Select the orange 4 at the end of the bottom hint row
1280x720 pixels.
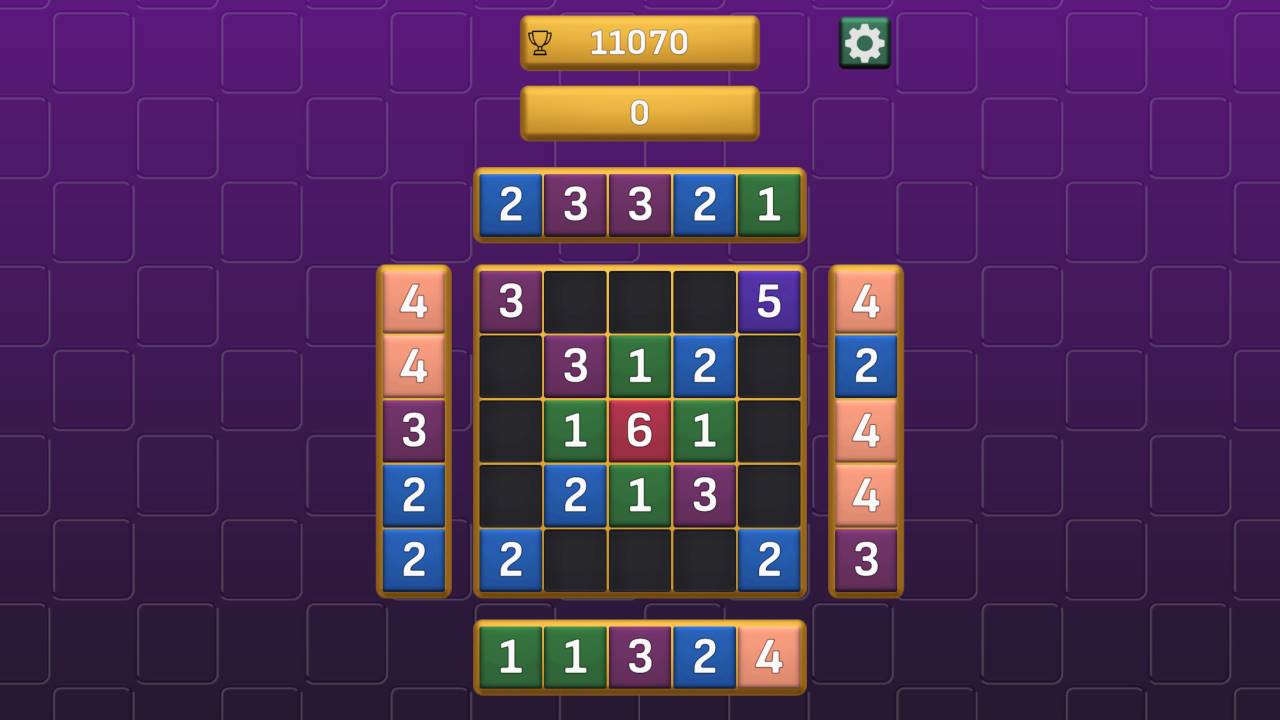coord(770,657)
